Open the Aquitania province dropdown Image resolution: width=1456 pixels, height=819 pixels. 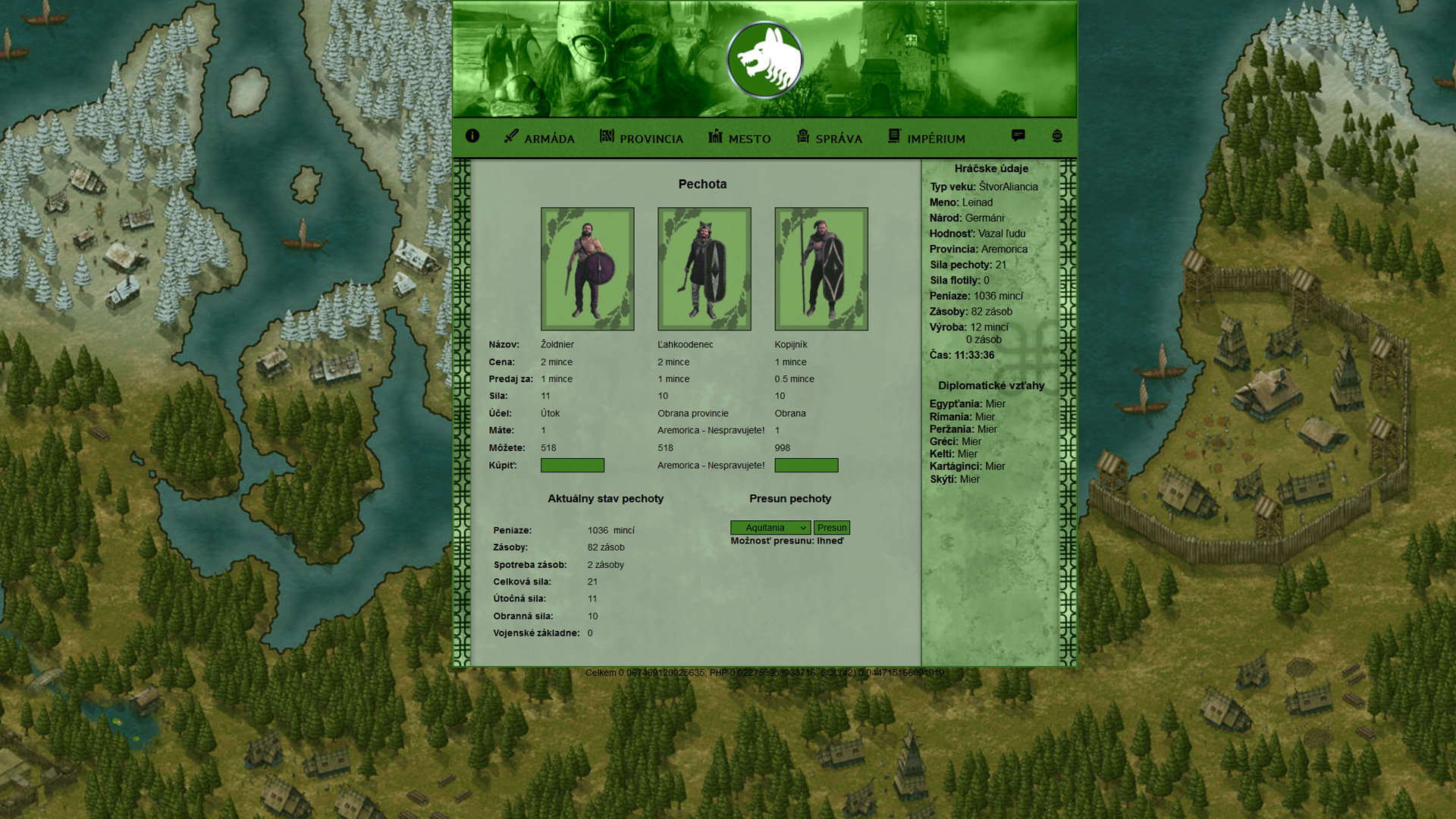(x=770, y=528)
